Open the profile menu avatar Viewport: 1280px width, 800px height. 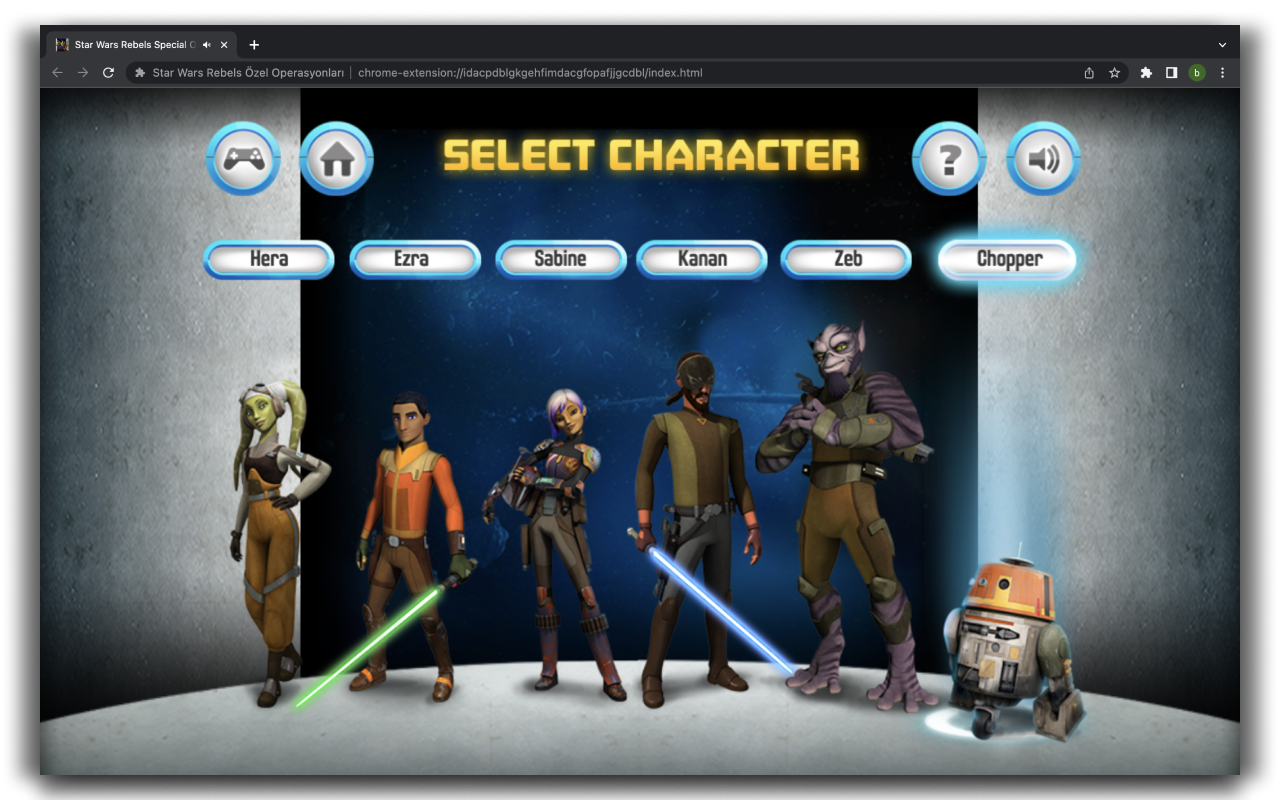(1197, 72)
